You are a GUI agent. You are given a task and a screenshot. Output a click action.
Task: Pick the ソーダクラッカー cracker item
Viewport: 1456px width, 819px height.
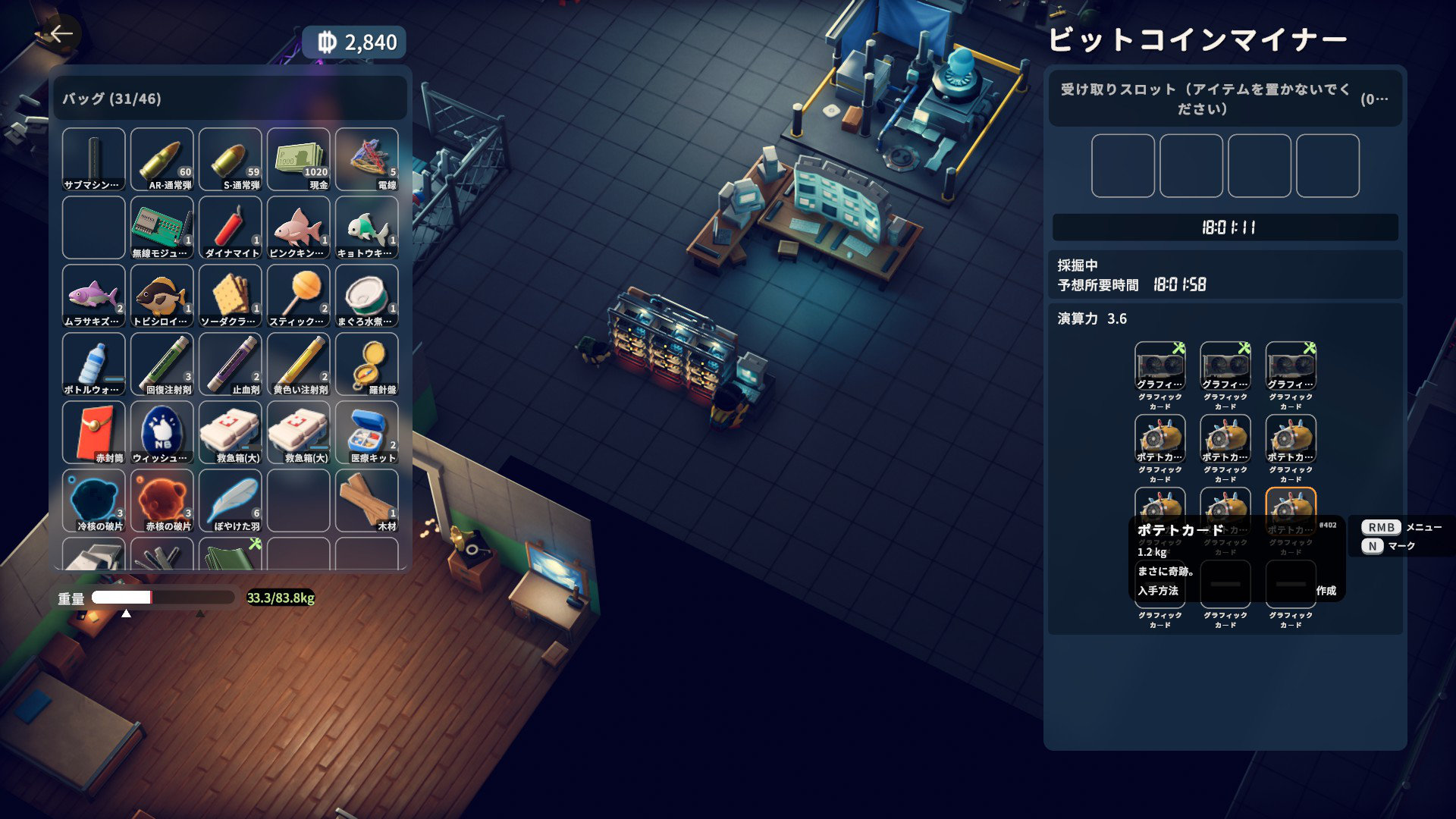pyautogui.click(x=231, y=296)
